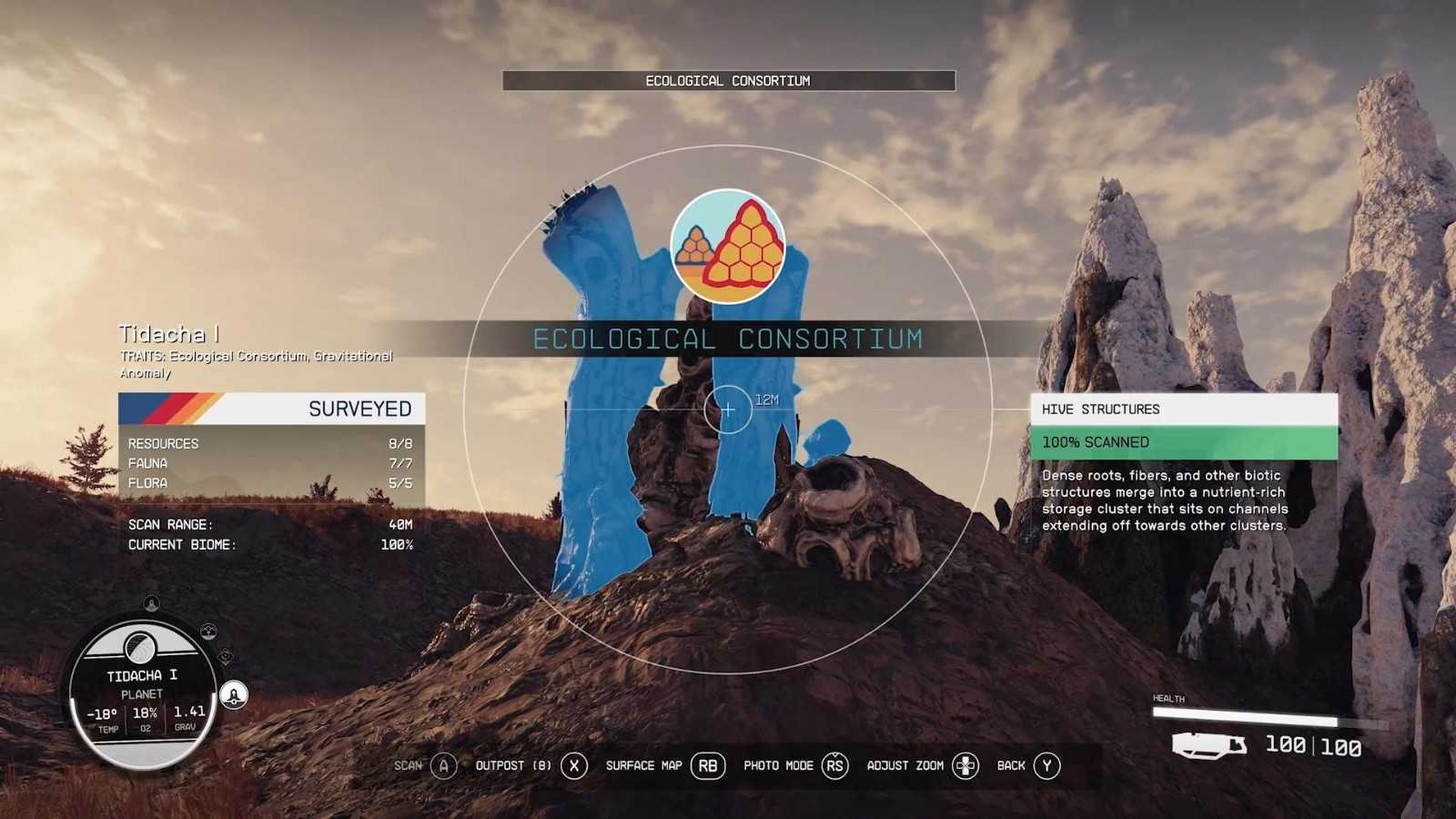
Task: Select the equipped weapon icon
Action: click(x=1208, y=746)
